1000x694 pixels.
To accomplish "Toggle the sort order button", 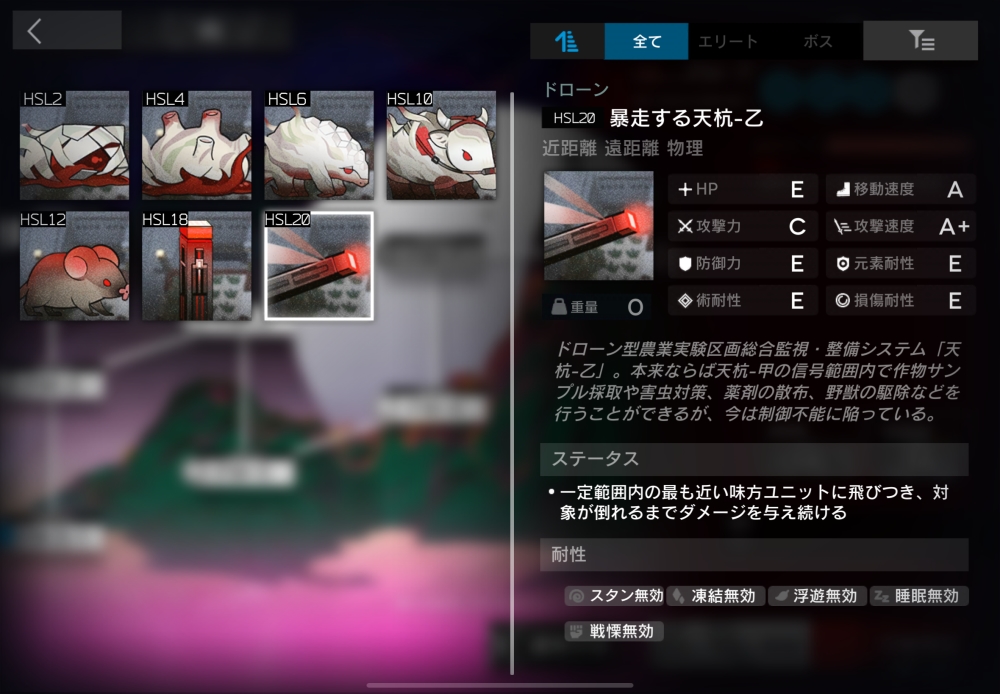I will (567, 42).
